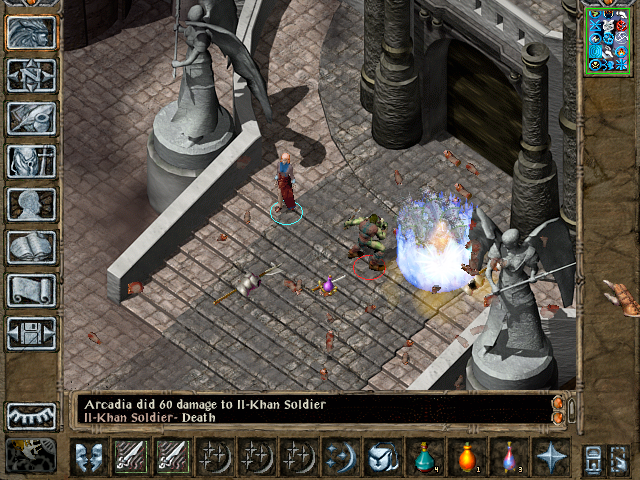Open the priest scroll screen
Image resolution: width=640 pixels, height=480 pixels.
click(x=31, y=290)
